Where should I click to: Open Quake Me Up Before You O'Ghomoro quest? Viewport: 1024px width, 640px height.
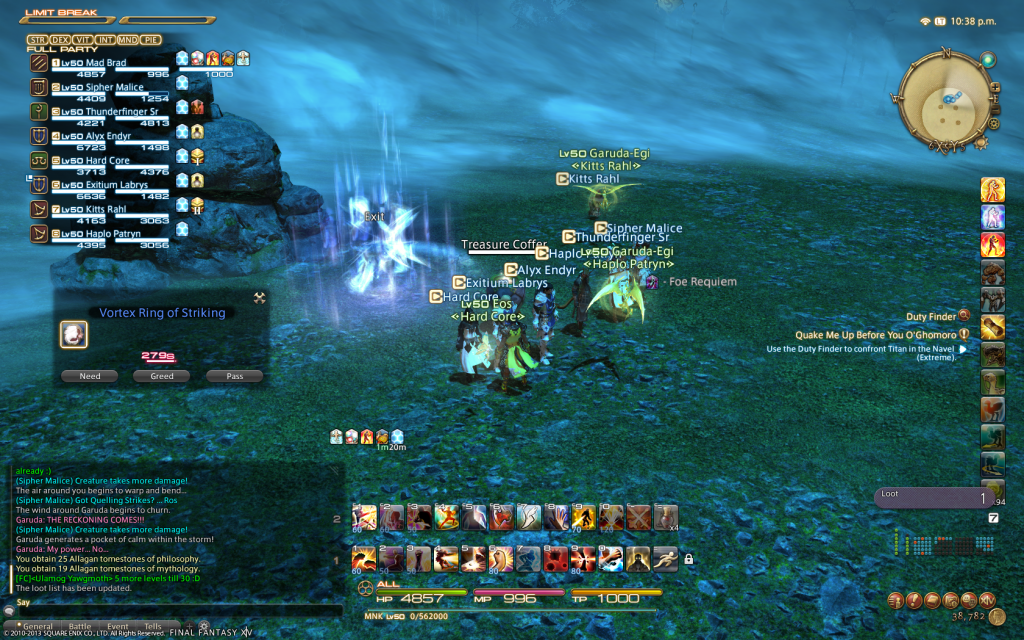pyautogui.click(x=878, y=334)
